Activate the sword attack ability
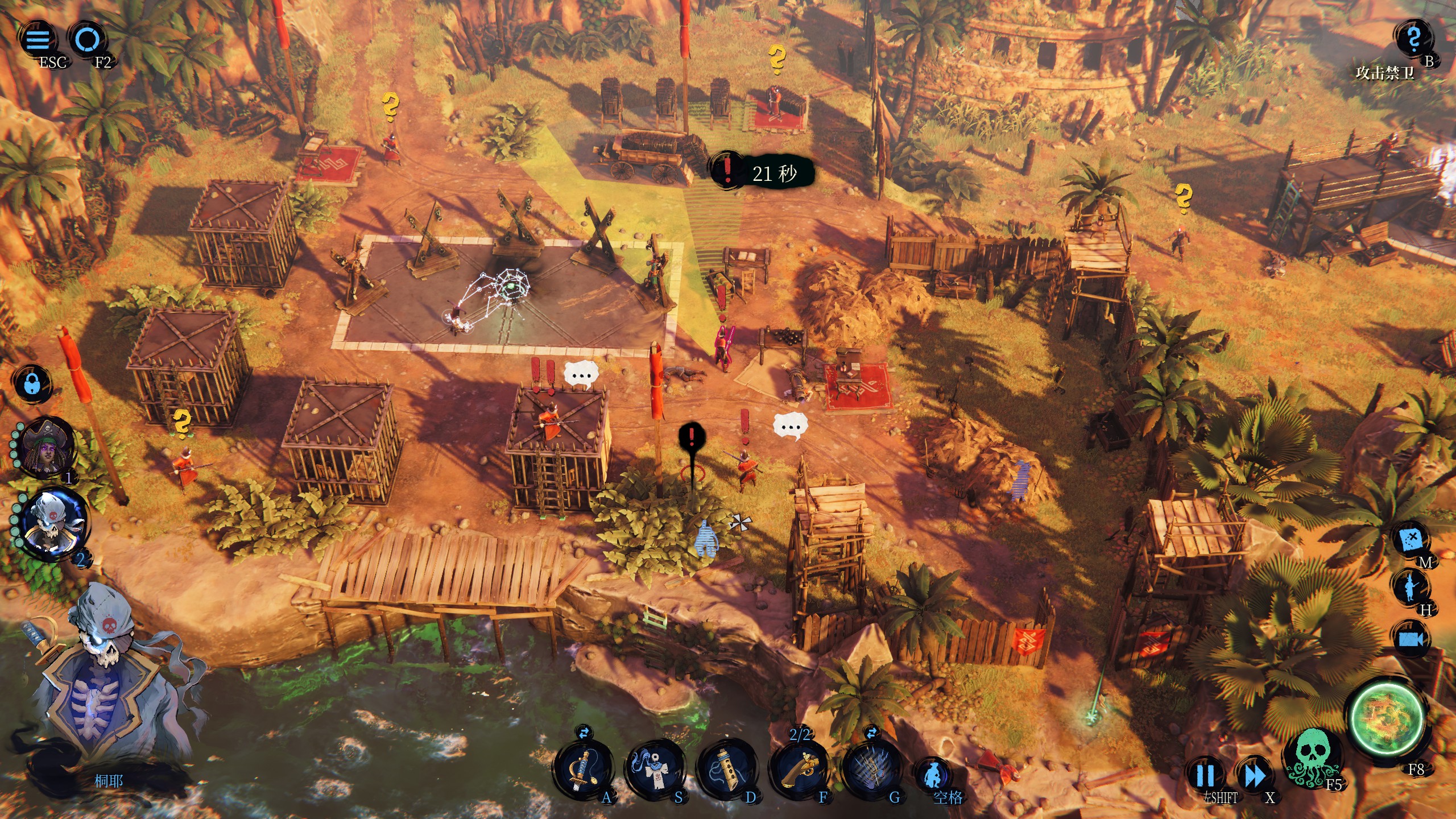The image size is (1456, 819). (x=583, y=769)
